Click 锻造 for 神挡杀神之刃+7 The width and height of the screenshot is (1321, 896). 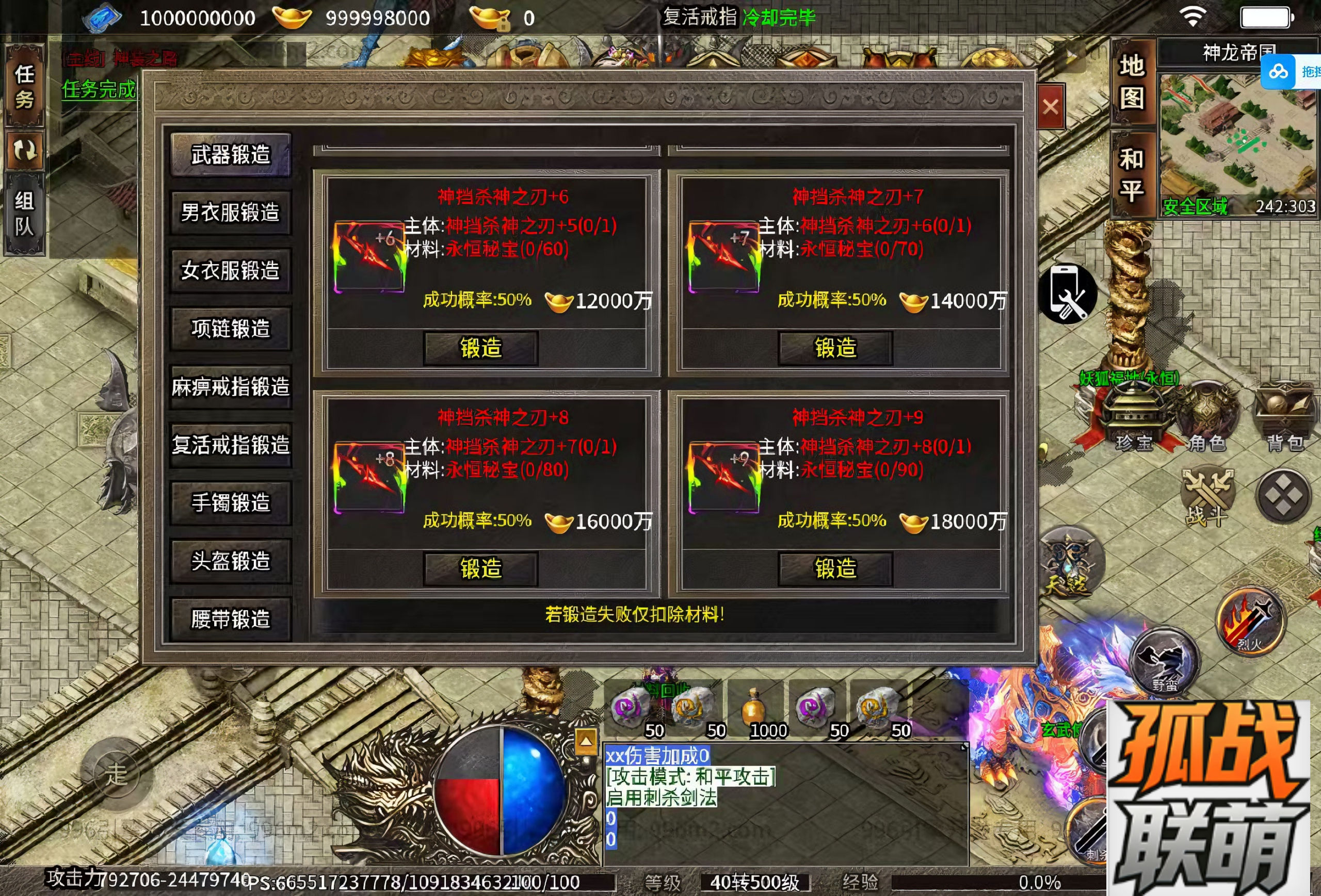click(x=835, y=348)
